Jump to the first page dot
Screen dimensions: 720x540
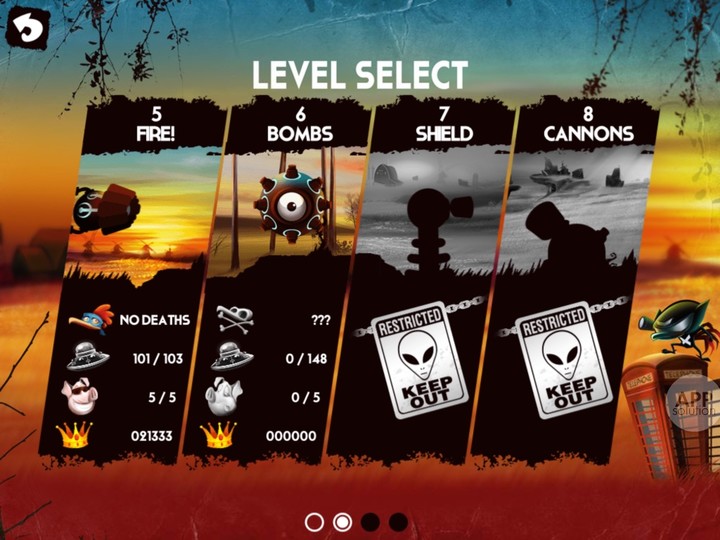(x=314, y=522)
